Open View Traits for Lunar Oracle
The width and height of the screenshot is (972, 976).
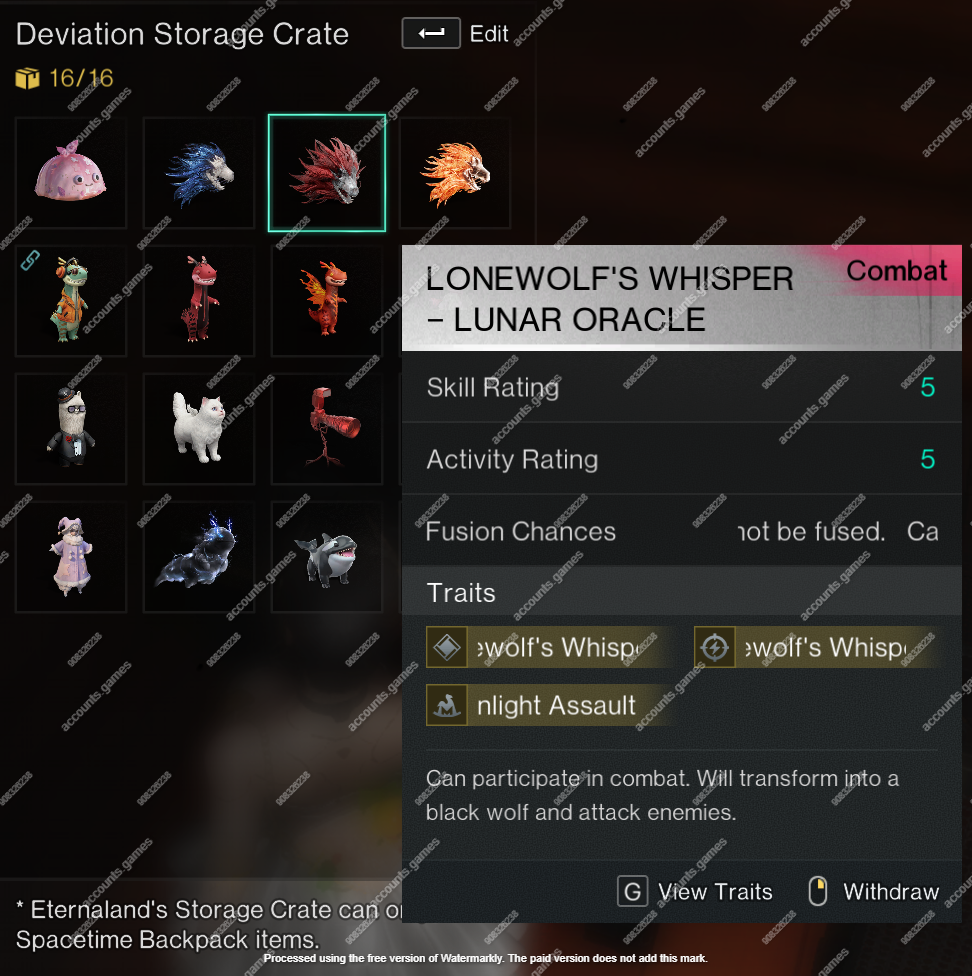695,892
